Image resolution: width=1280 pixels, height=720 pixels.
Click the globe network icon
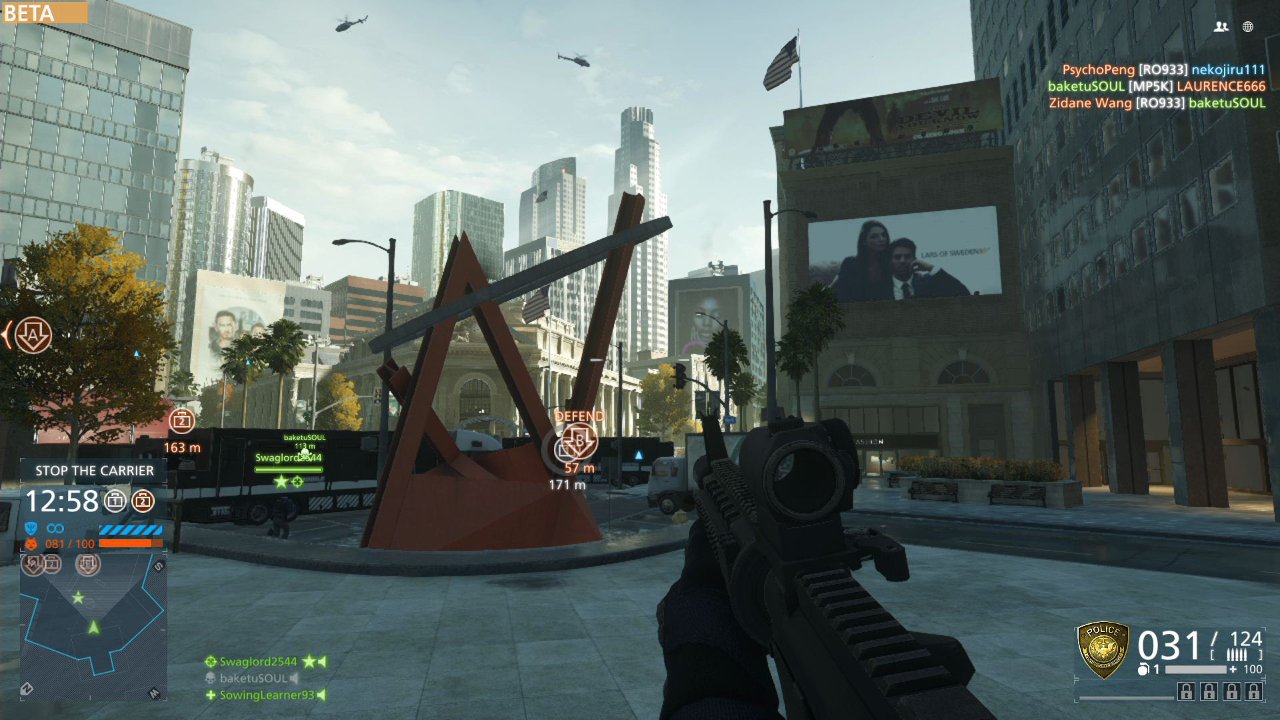click(1248, 27)
